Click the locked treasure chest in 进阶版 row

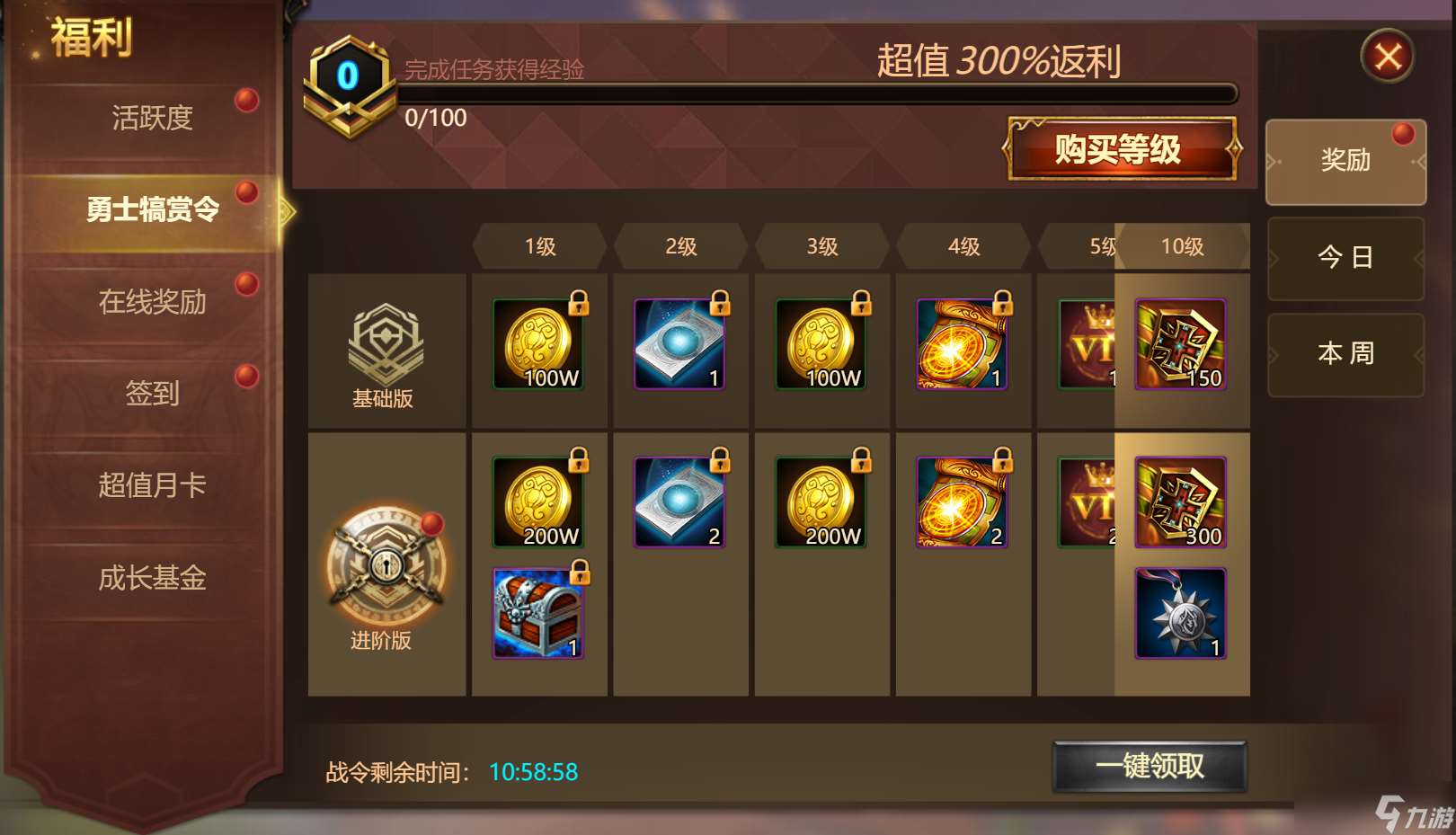coord(538,613)
